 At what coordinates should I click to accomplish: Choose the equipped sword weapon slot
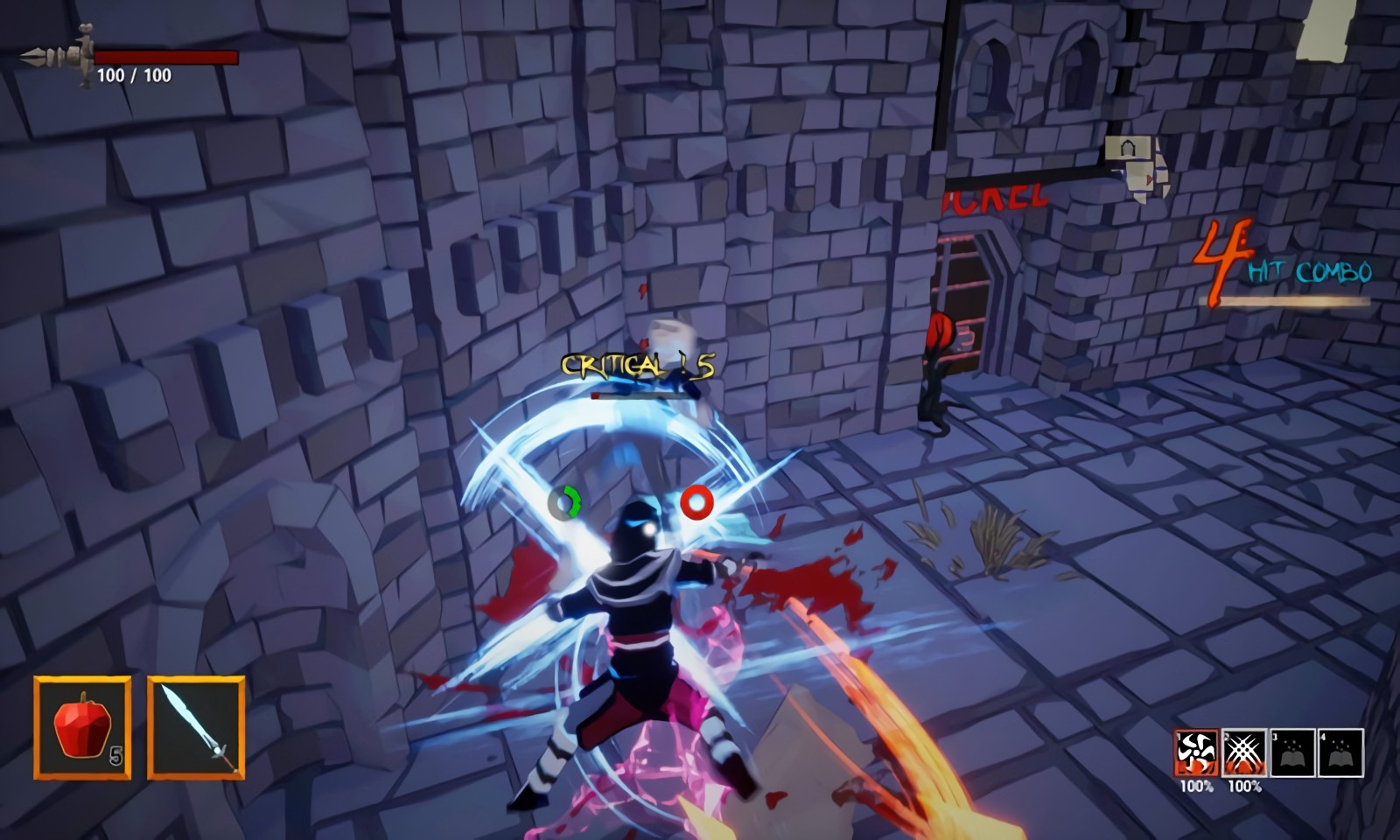coord(195,727)
